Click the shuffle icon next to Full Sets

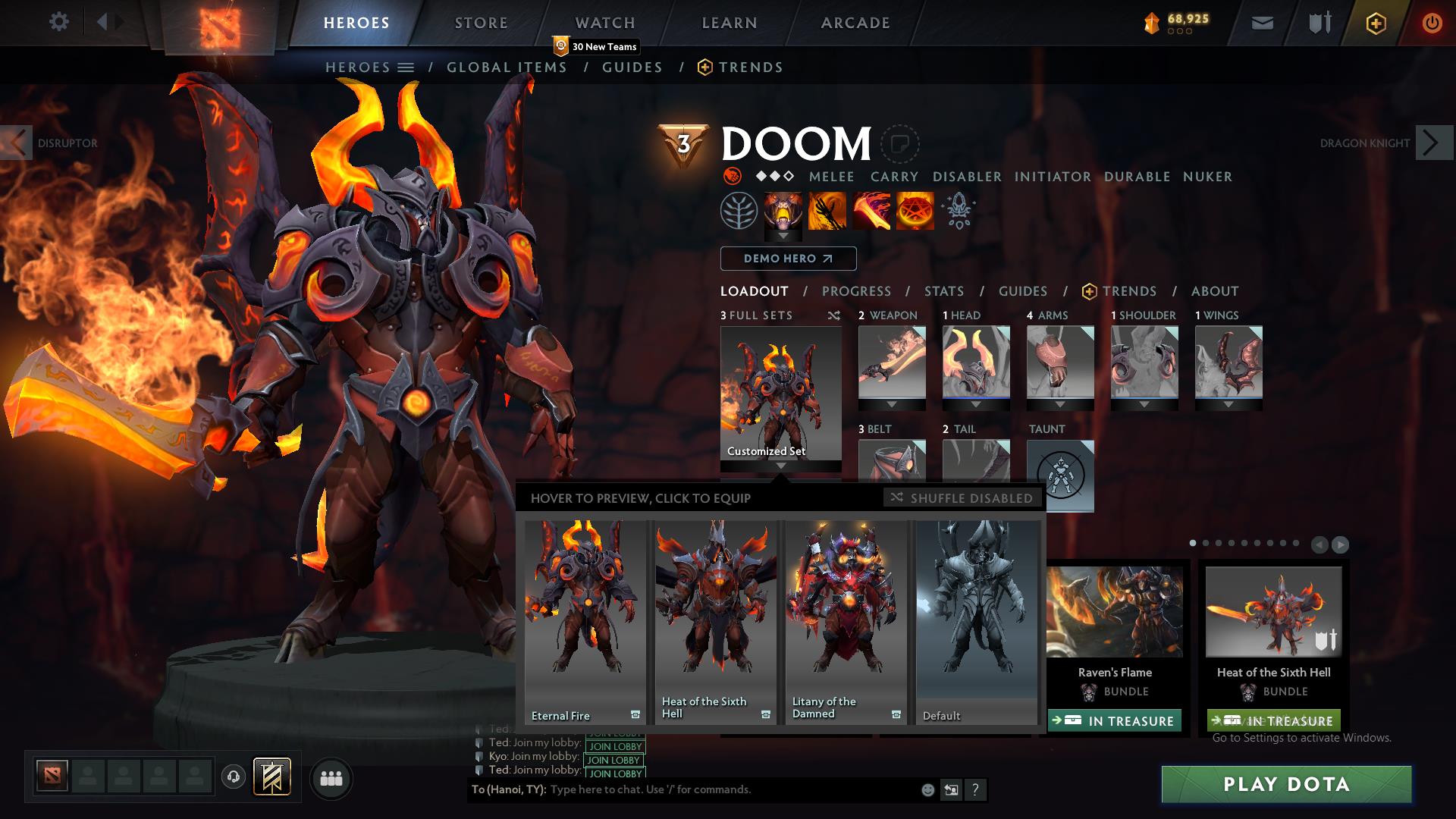(834, 315)
